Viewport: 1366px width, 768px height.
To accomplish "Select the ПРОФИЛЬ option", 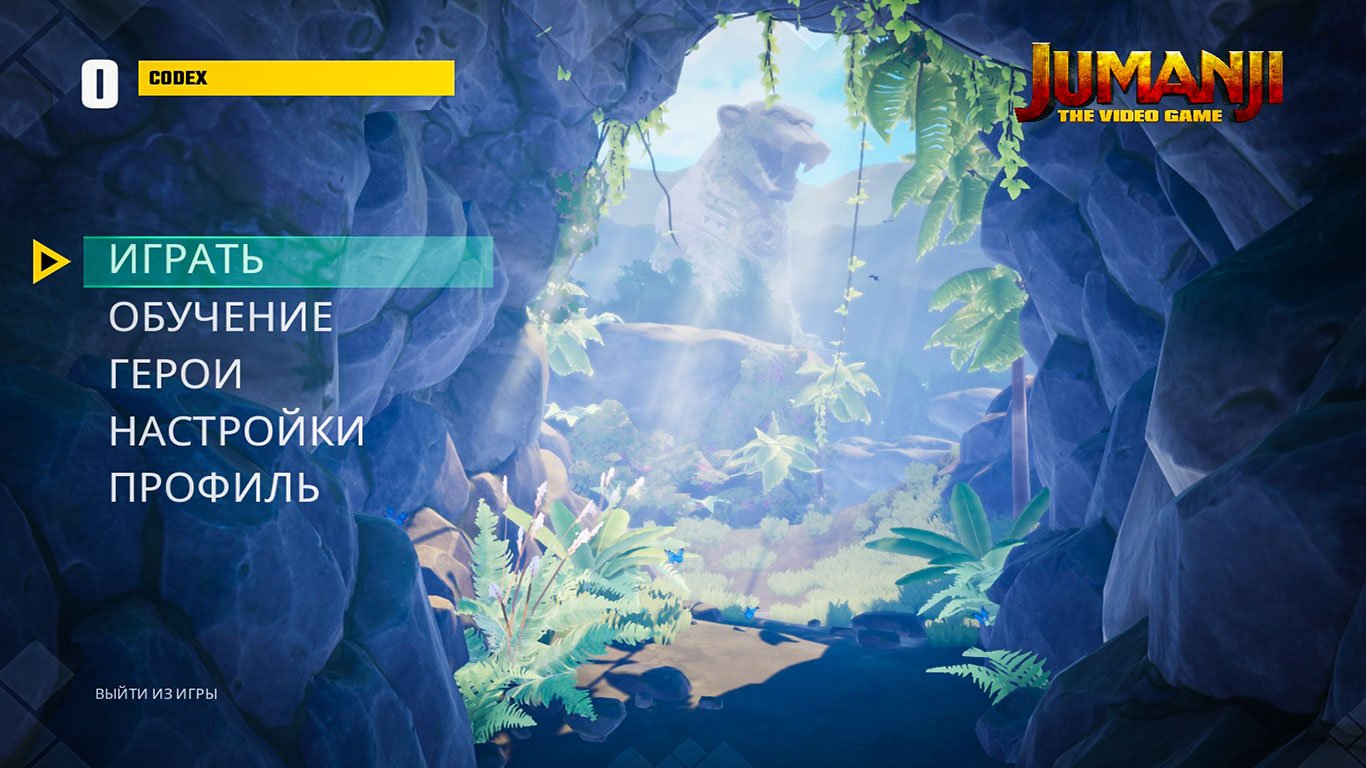I will (215, 488).
